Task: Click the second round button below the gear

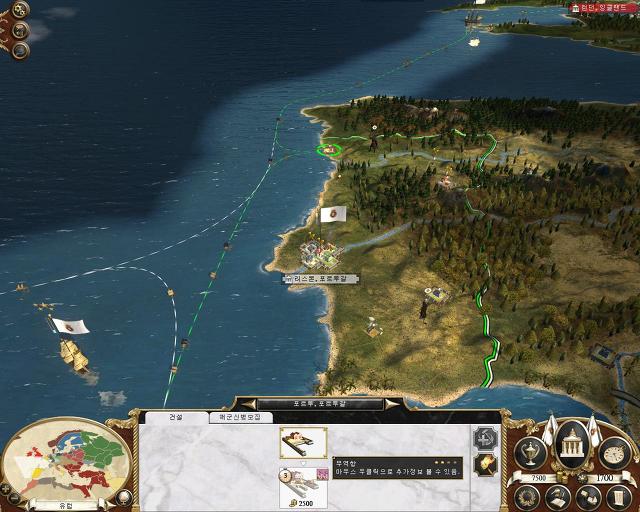Action: (x=20, y=30)
